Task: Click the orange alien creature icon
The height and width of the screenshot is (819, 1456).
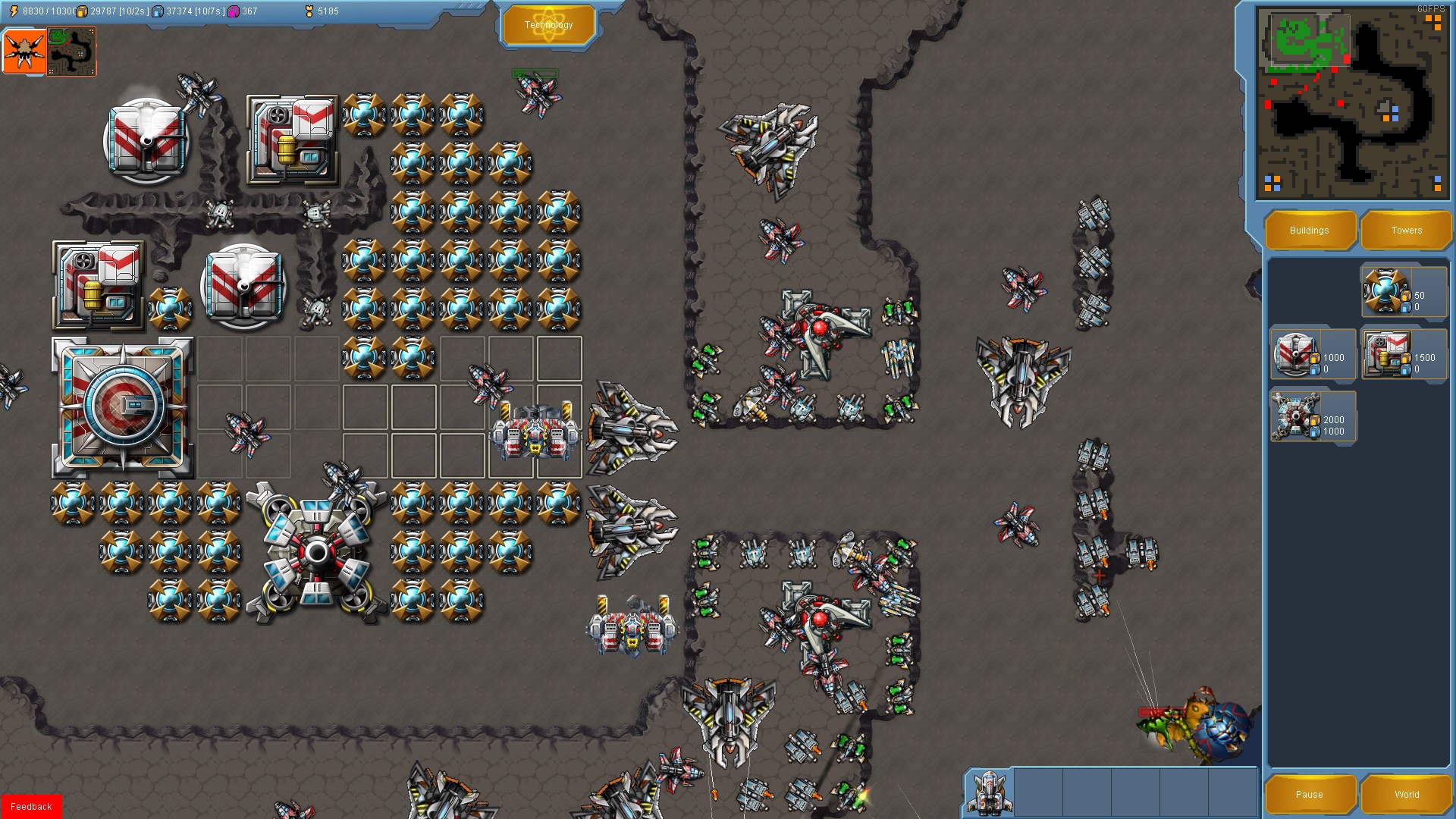Action: (x=24, y=52)
